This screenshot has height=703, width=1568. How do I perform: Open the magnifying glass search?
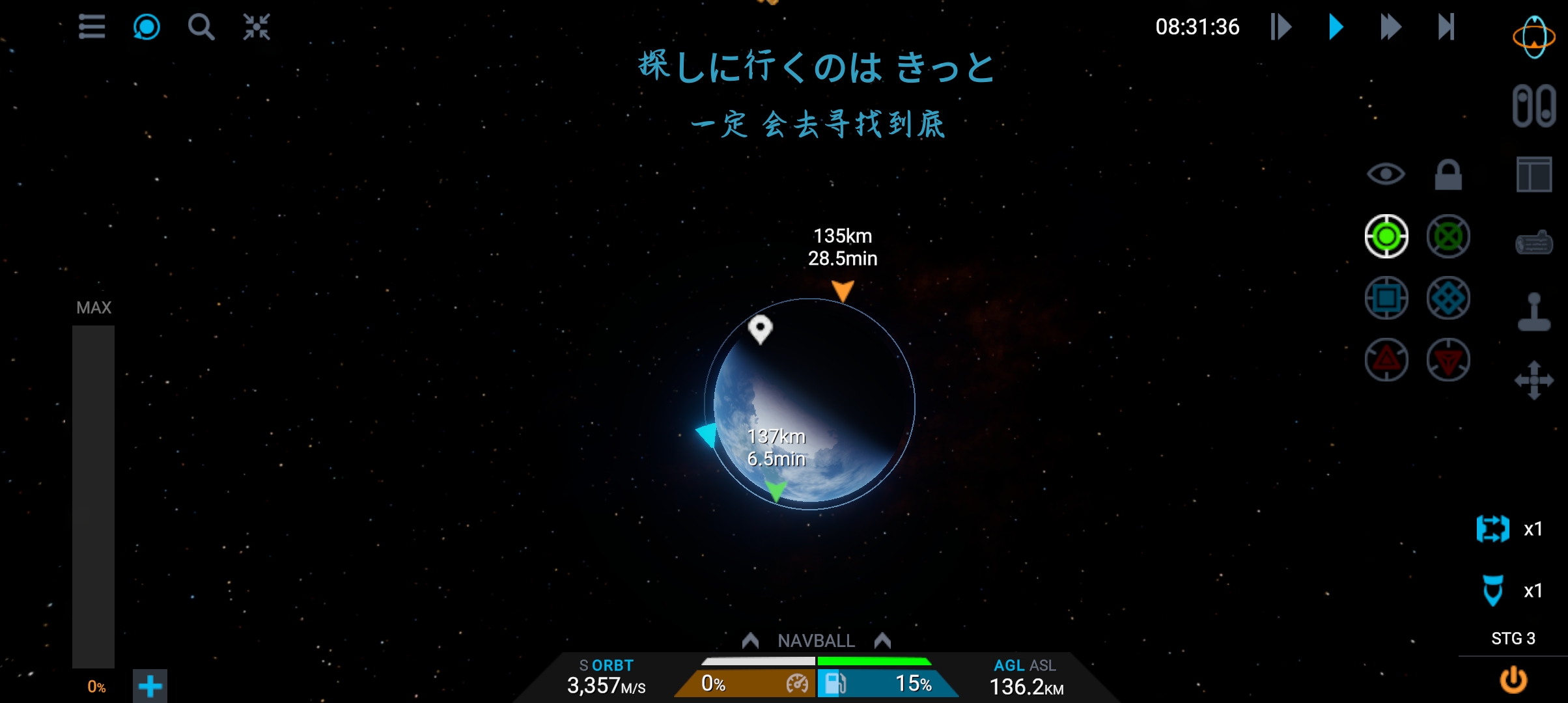pyautogui.click(x=201, y=27)
